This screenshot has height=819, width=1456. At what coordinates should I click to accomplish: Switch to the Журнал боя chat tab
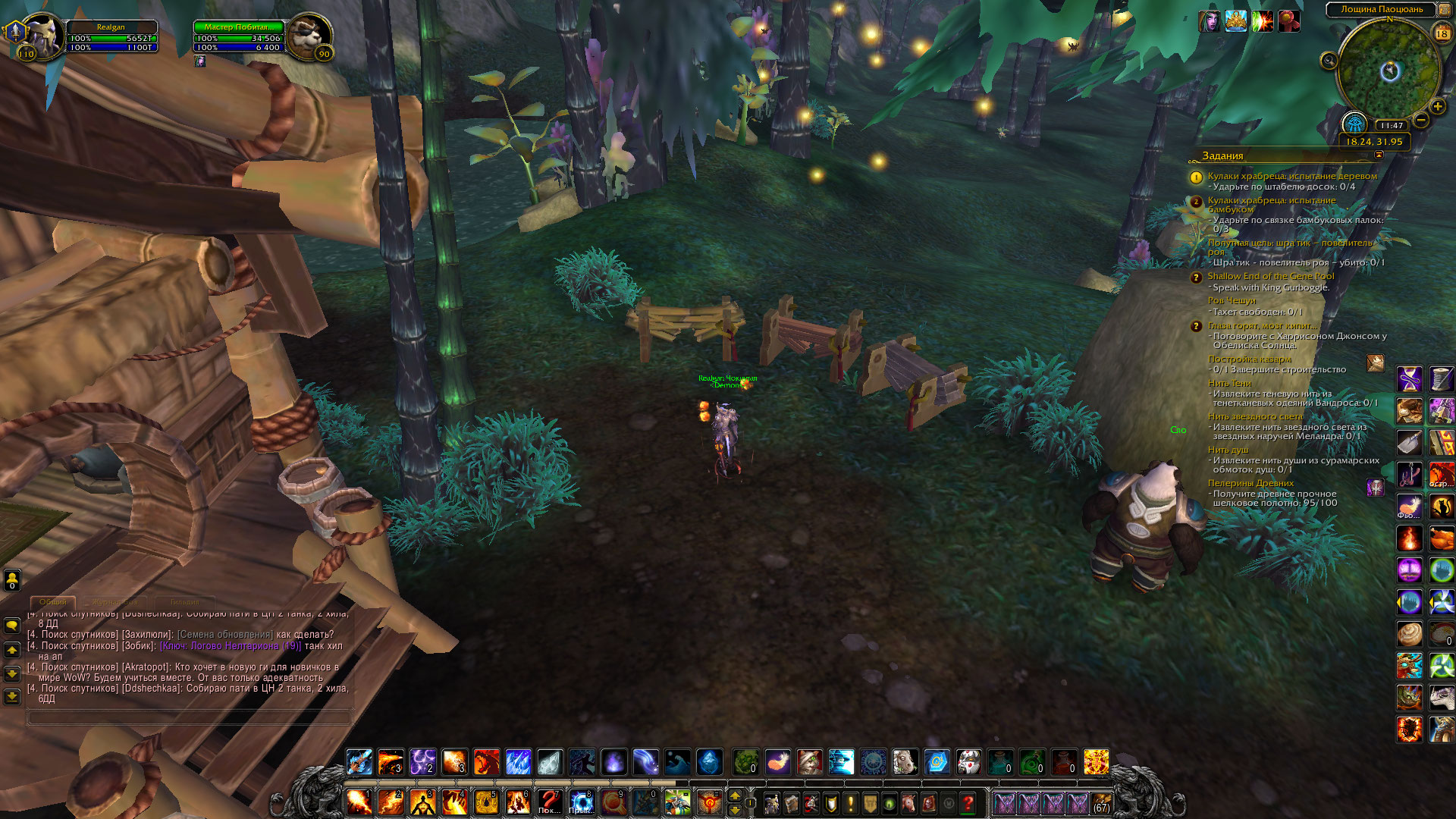[115, 602]
